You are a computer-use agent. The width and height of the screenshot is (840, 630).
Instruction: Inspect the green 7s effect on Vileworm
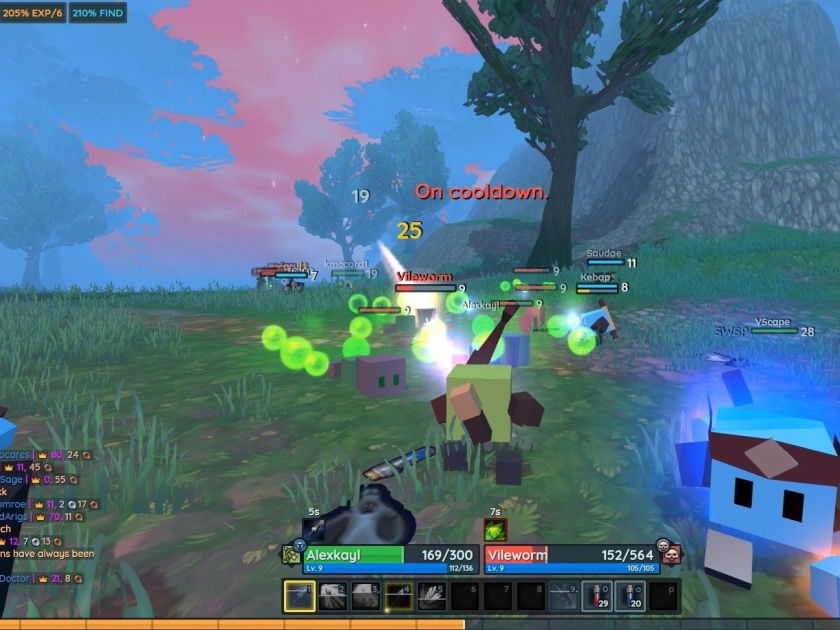click(x=495, y=530)
